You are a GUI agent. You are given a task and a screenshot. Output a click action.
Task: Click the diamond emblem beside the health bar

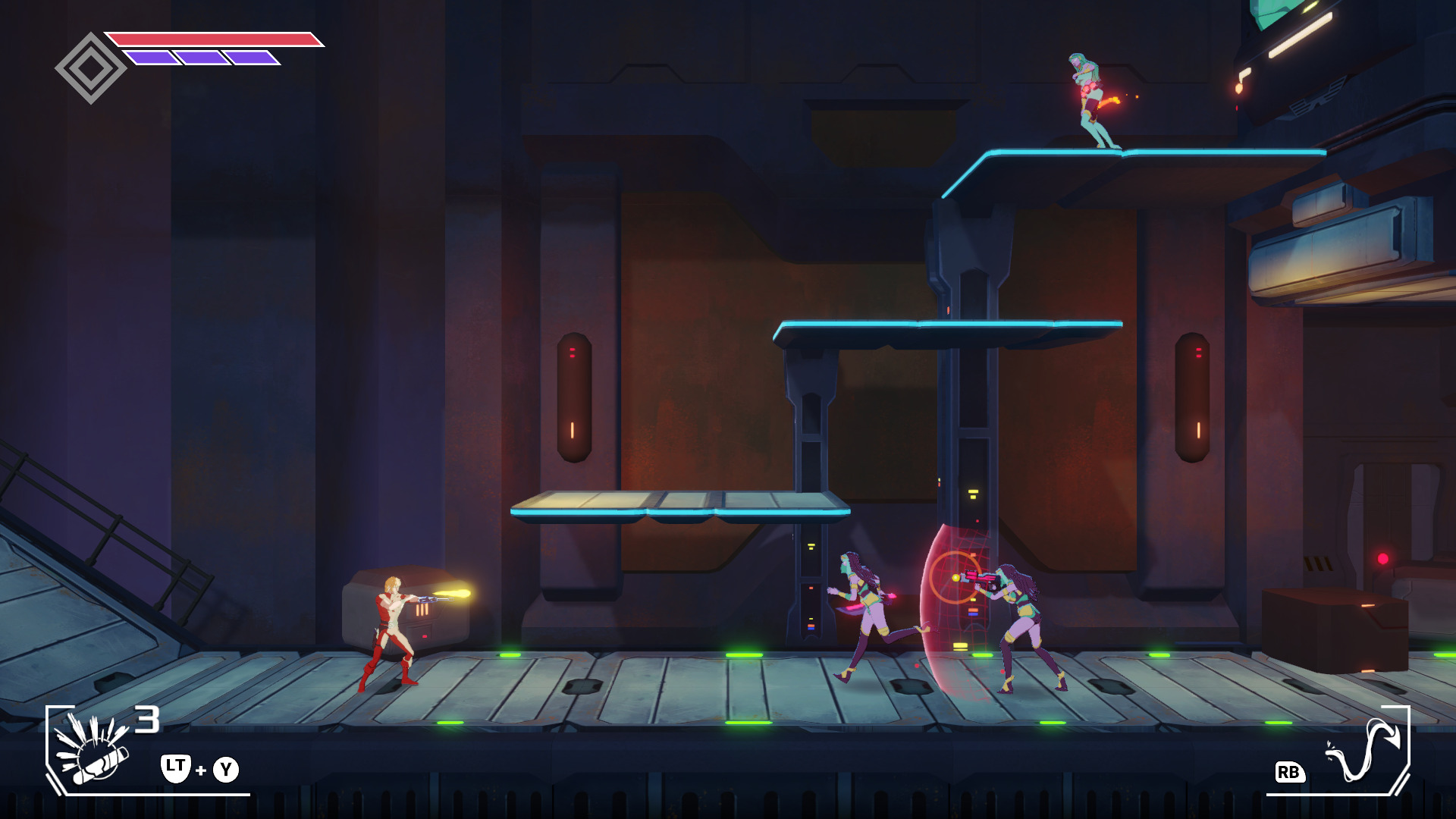coord(91,68)
